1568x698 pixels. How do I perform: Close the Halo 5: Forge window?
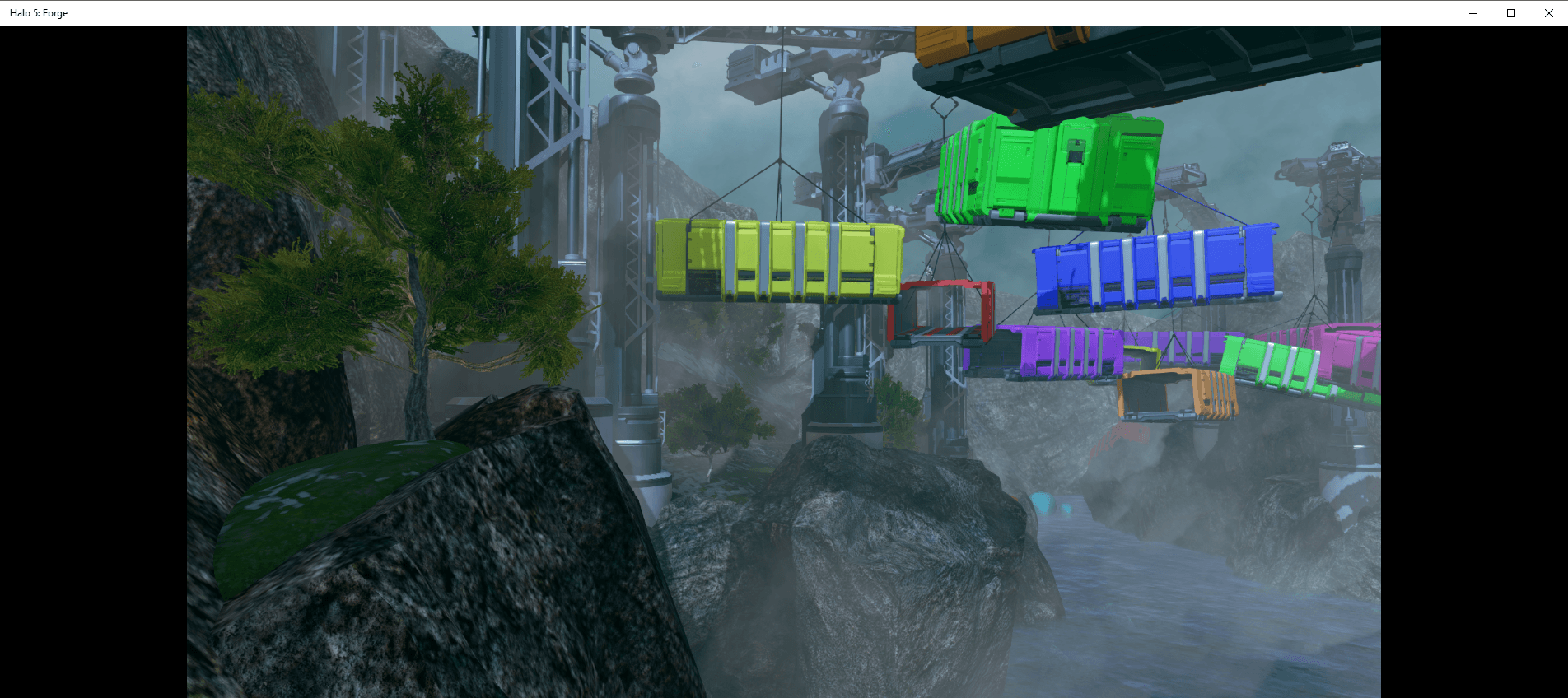(1548, 13)
